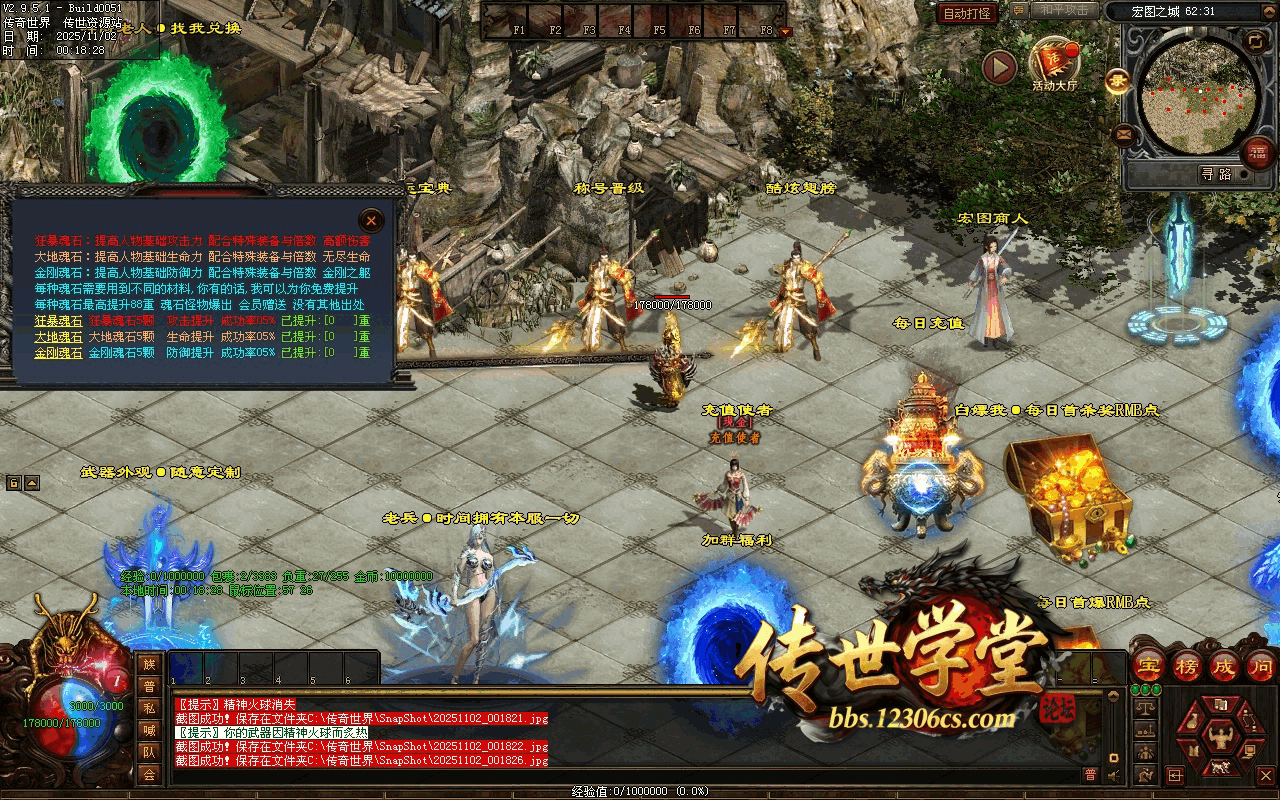Image resolution: width=1280 pixels, height=800 pixels.
Task: Close the soul stone dialog
Action: [x=371, y=220]
